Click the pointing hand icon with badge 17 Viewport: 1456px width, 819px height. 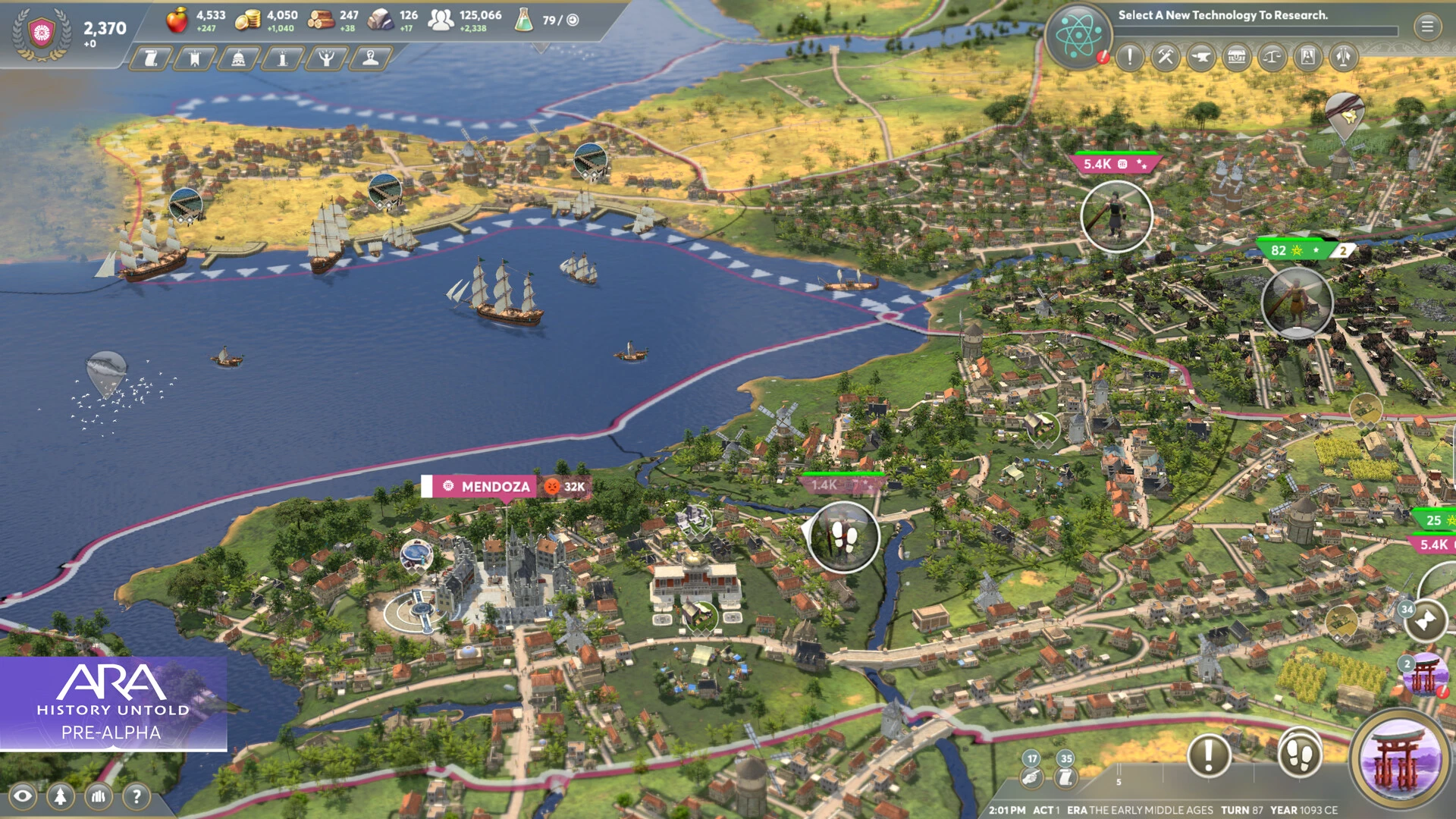(1030, 776)
